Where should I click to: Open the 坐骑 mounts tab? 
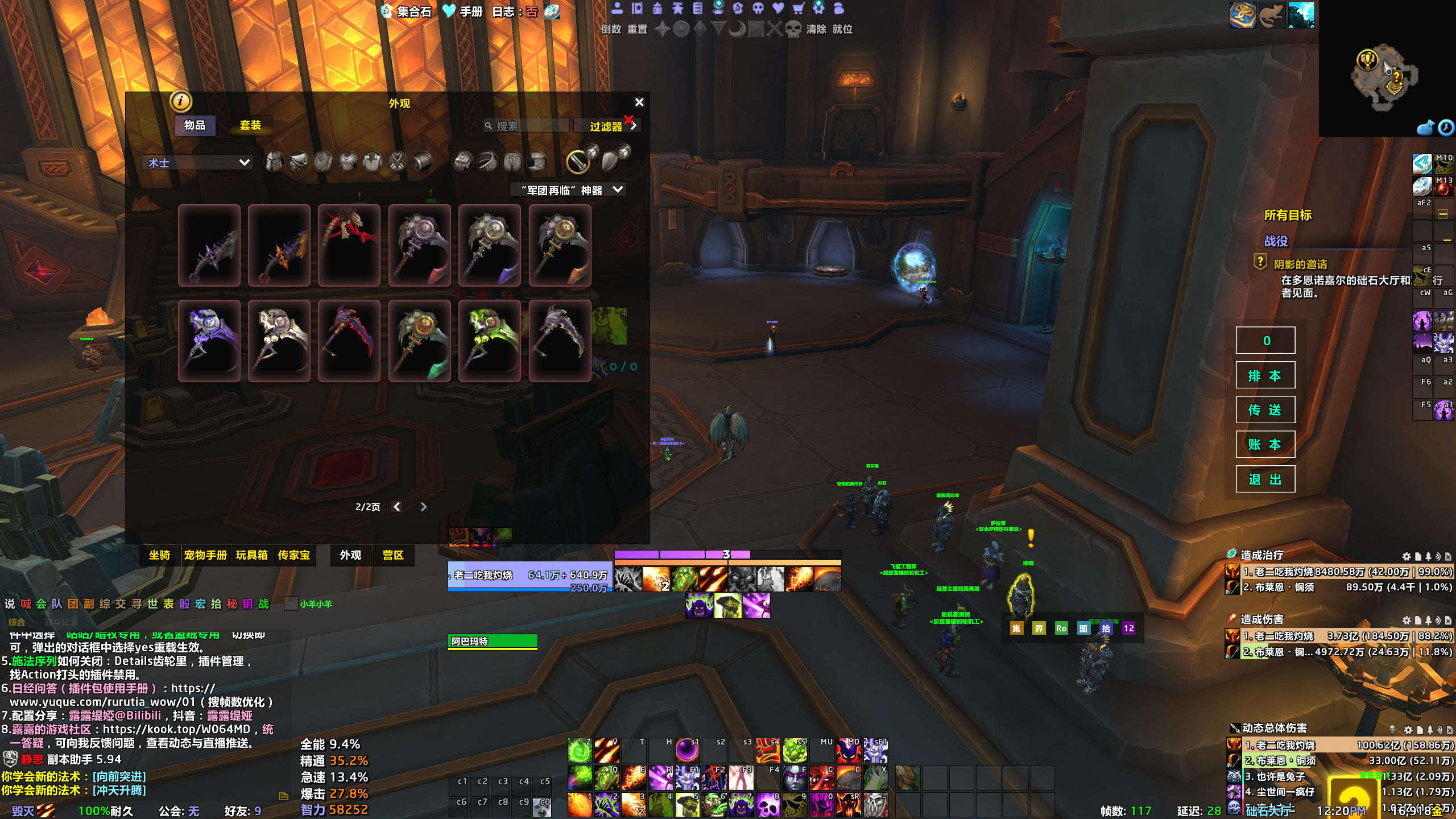click(159, 555)
